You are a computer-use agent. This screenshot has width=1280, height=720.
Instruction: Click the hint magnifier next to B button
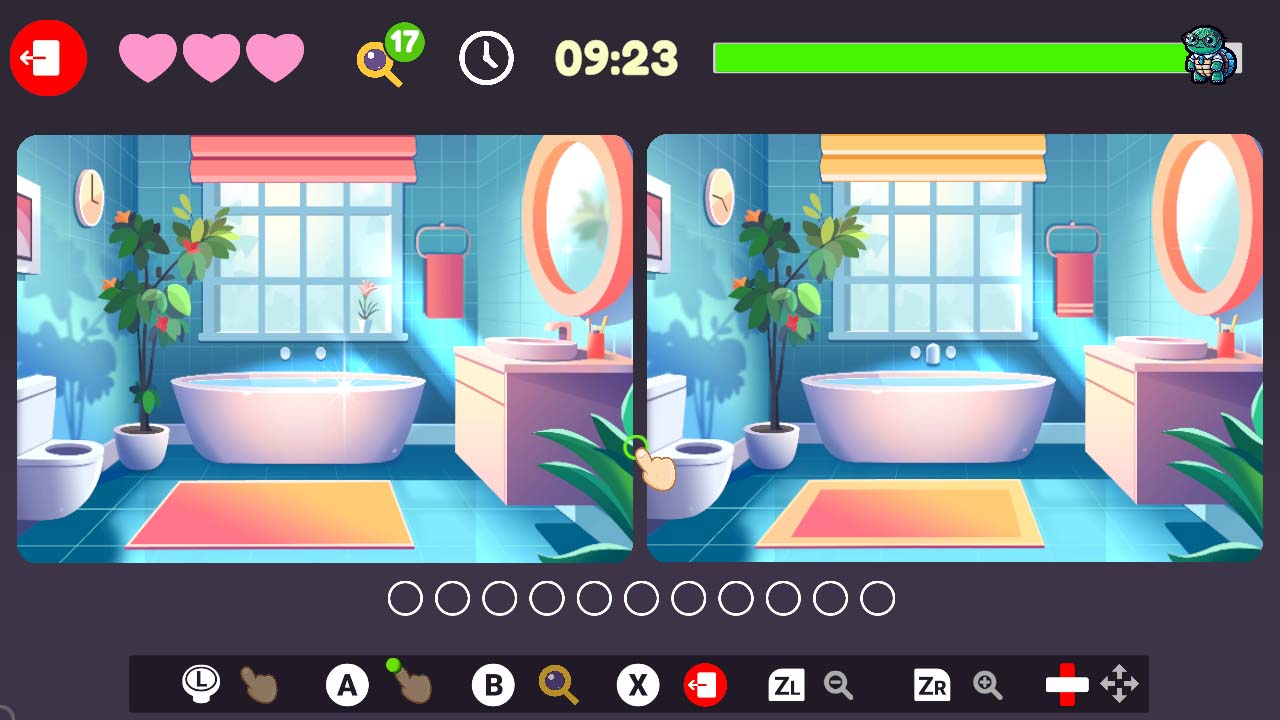[558, 685]
